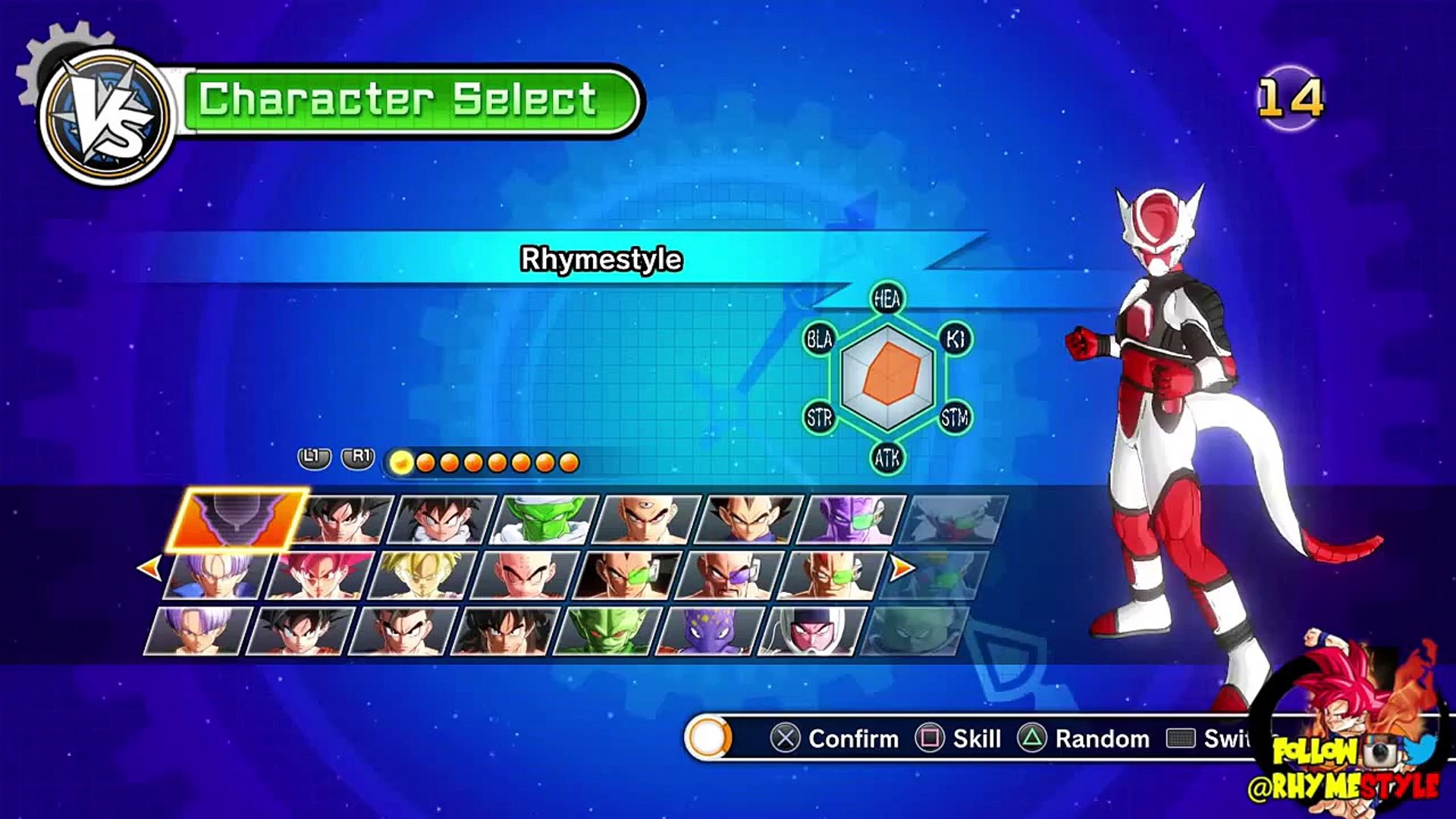The width and height of the screenshot is (1456, 819).
Task: Select the purple spotted alien Appule
Action: click(709, 631)
